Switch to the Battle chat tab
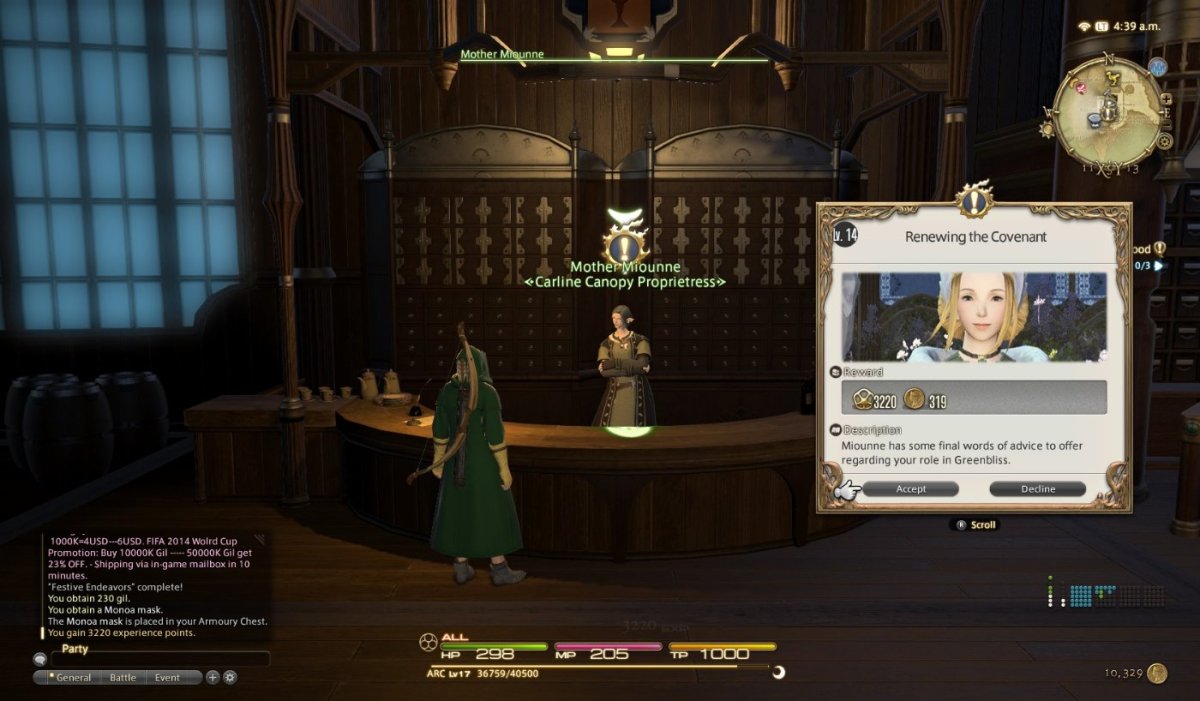Image resolution: width=1200 pixels, height=701 pixels. (123, 677)
